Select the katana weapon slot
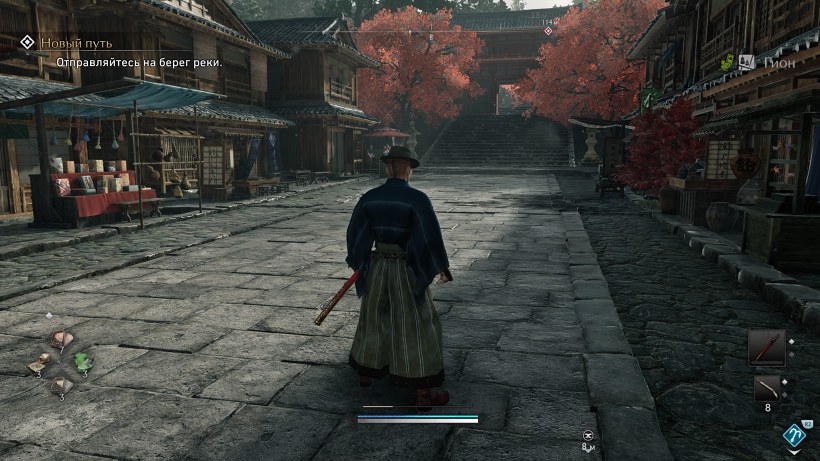Screen dimensions: 820x461 766,347
